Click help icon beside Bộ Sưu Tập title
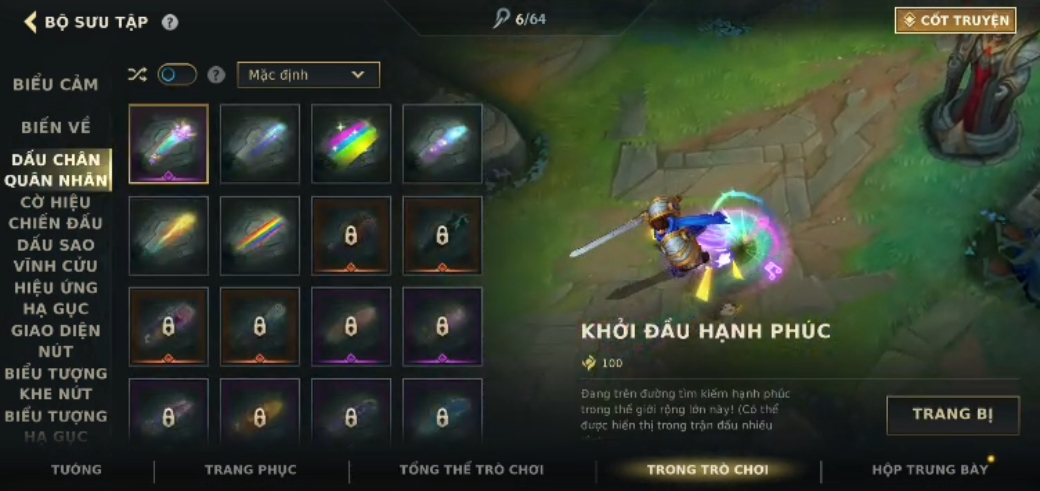The height and width of the screenshot is (491, 1040). [x=170, y=22]
